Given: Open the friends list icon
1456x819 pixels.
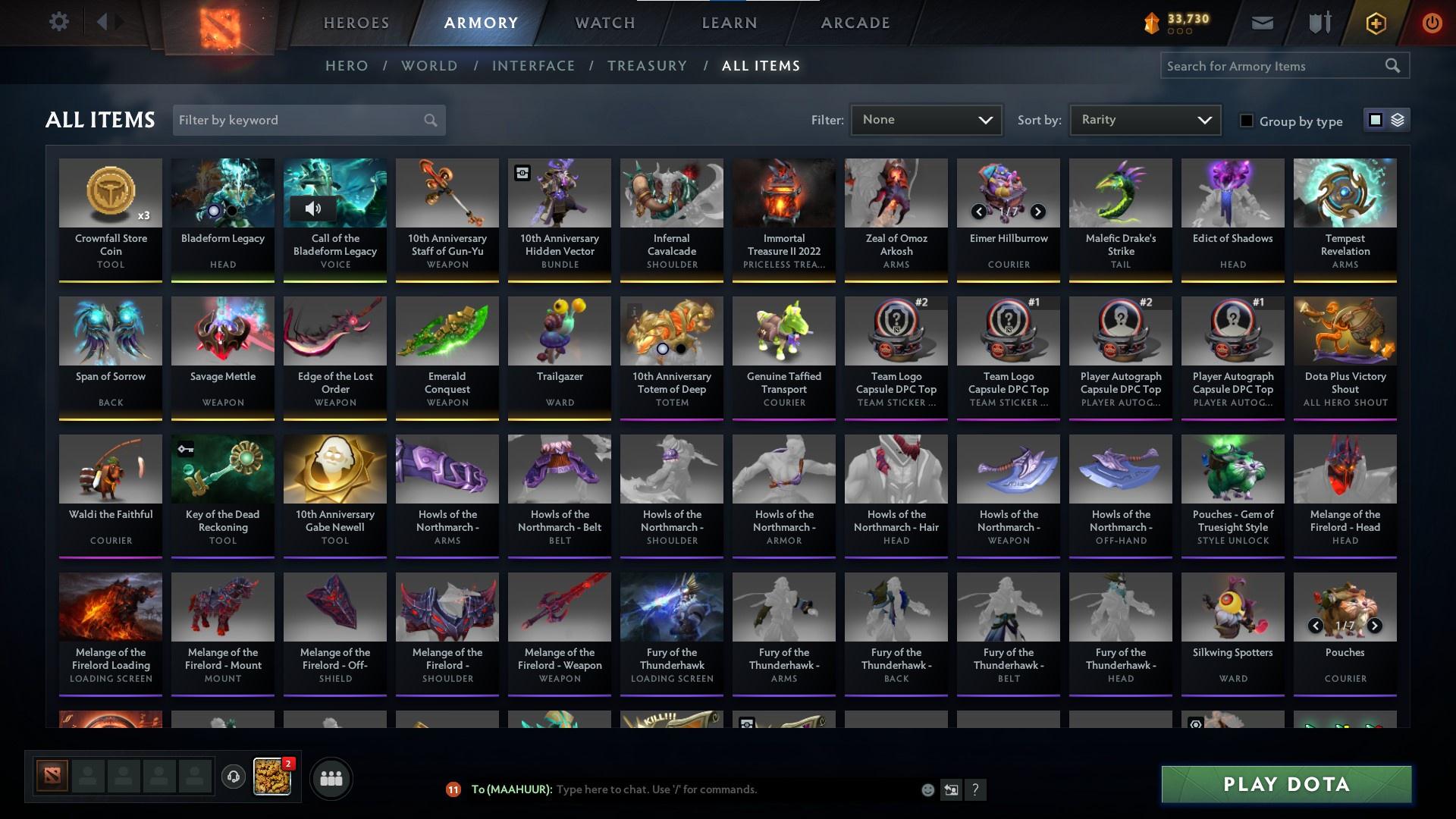Looking at the screenshot, I should pyautogui.click(x=330, y=777).
